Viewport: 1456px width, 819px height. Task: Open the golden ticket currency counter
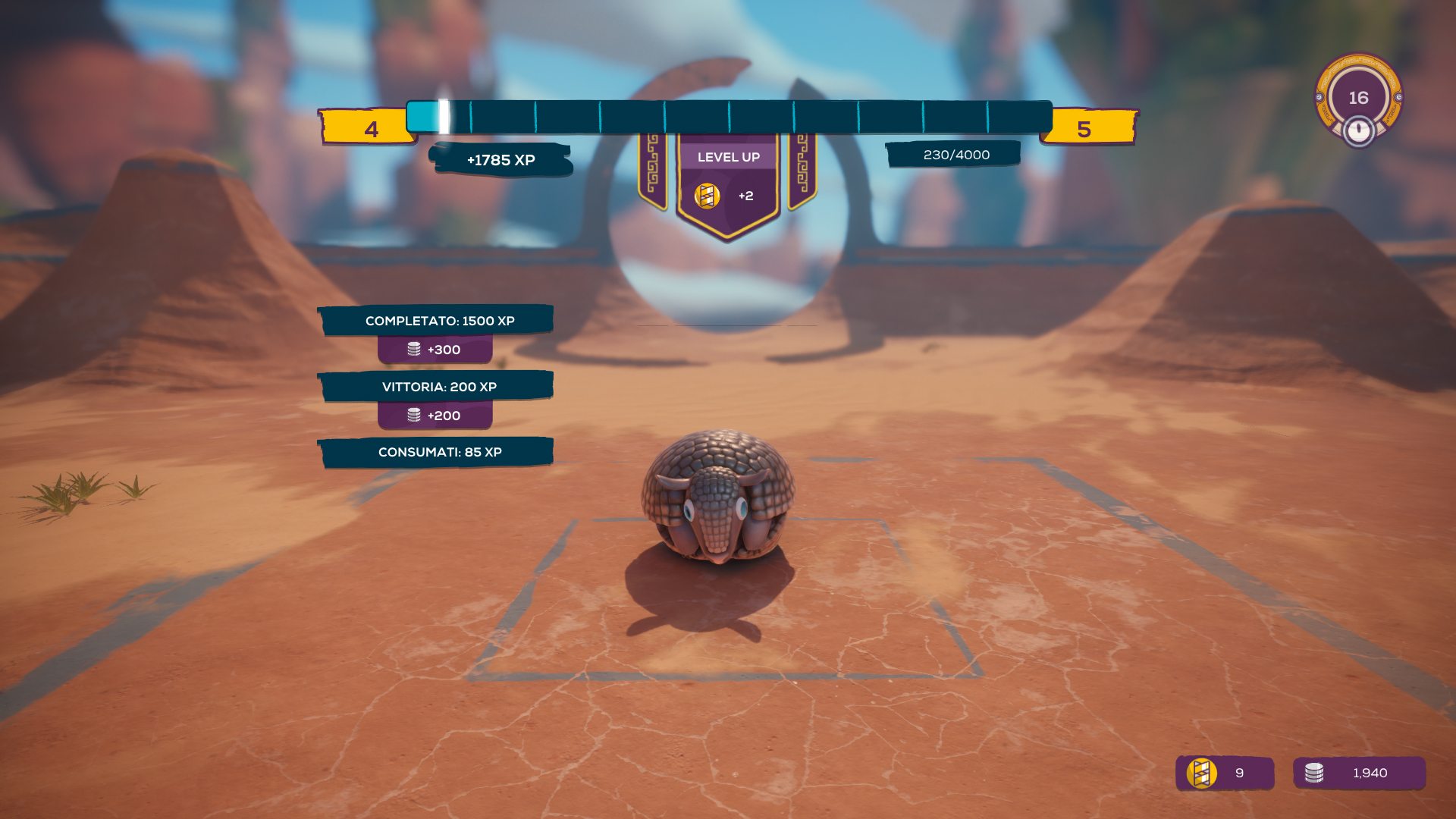[1224, 773]
